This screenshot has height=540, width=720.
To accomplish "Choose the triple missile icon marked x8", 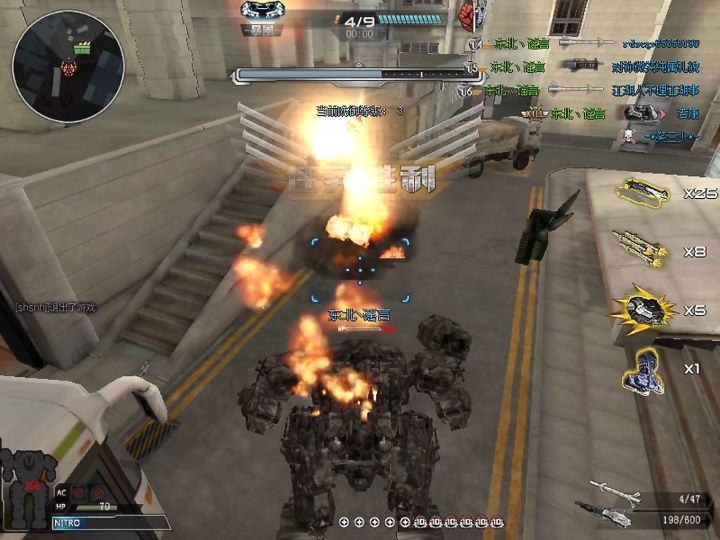I will (x=641, y=249).
